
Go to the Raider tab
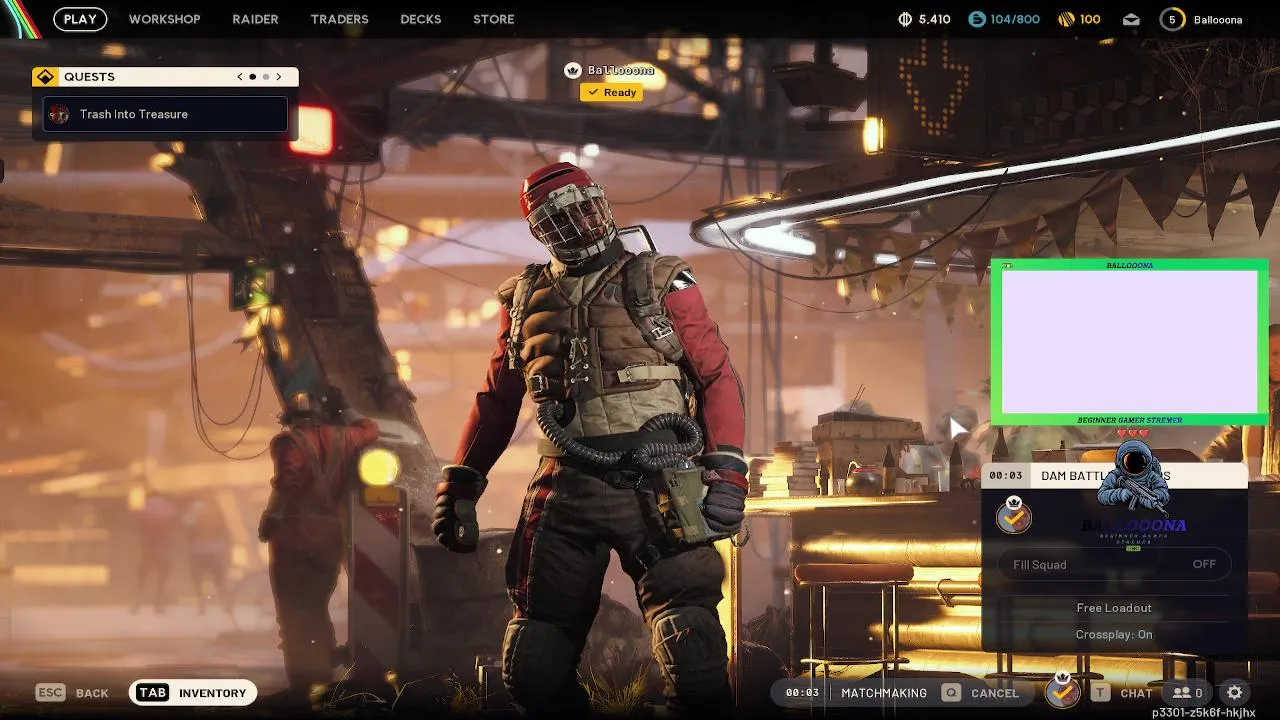tap(255, 19)
